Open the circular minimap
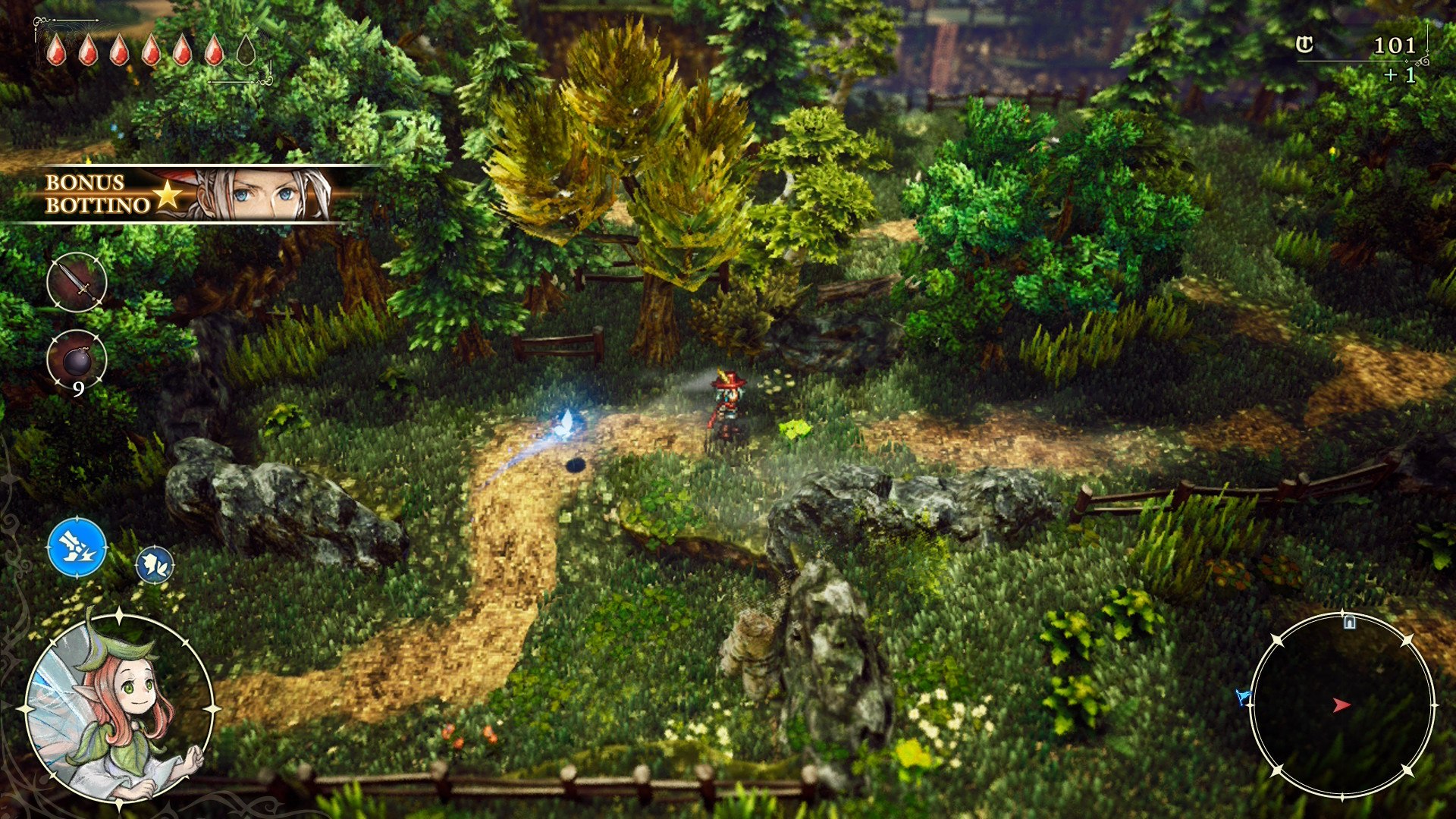The width and height of the screenshot is (1456, 819). [x=1341, y=705]
